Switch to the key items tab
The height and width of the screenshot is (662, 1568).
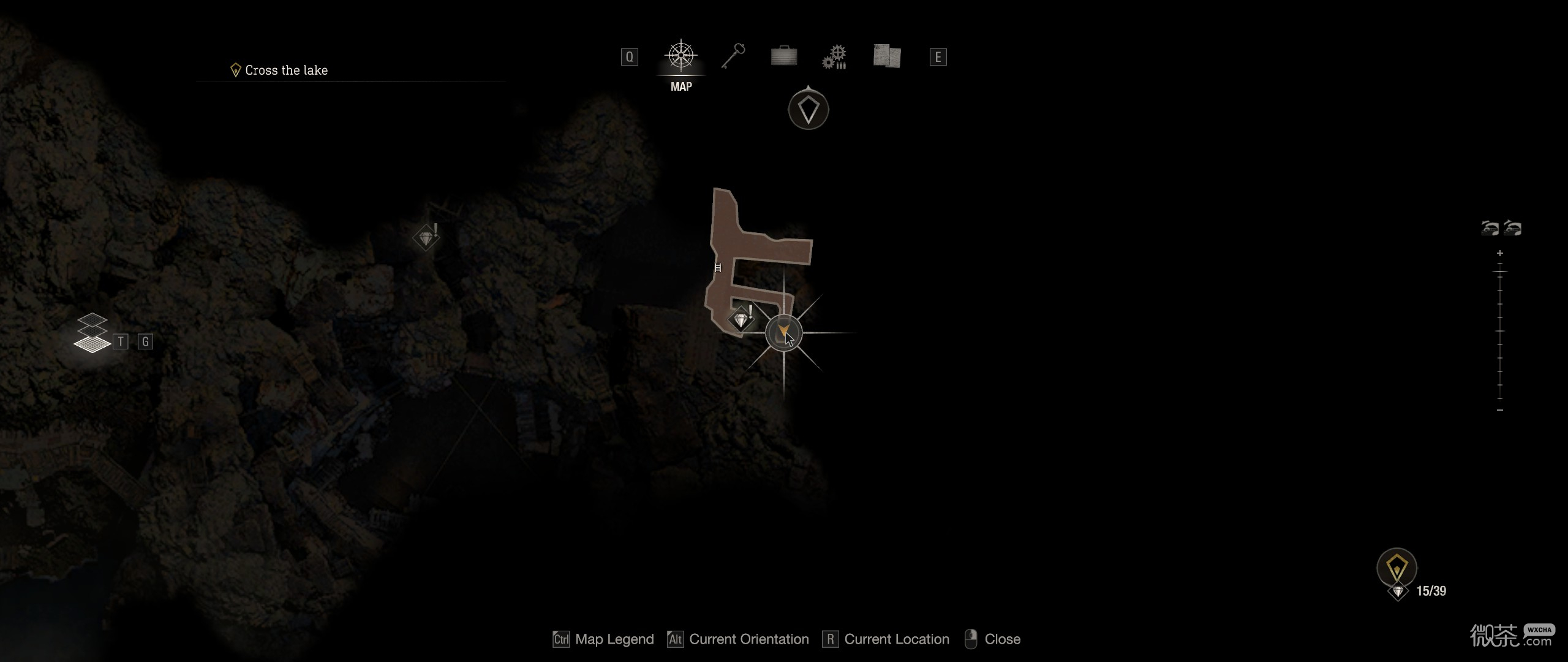(733, 56)
